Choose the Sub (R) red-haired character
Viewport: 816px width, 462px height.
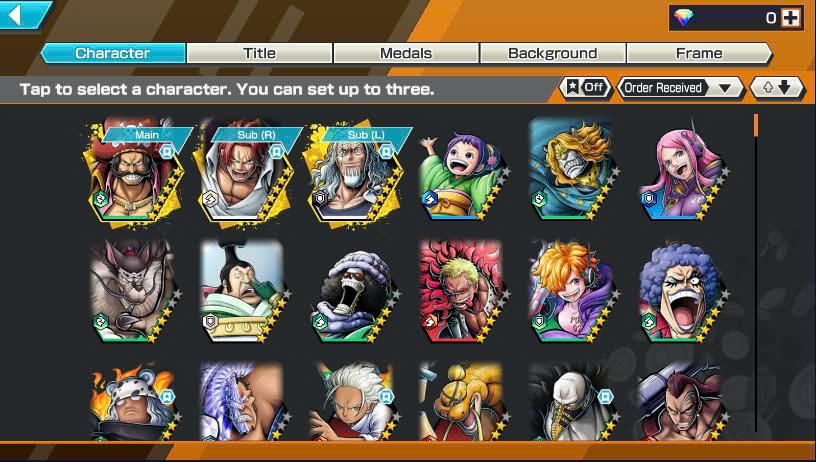(x=244, y=174)
